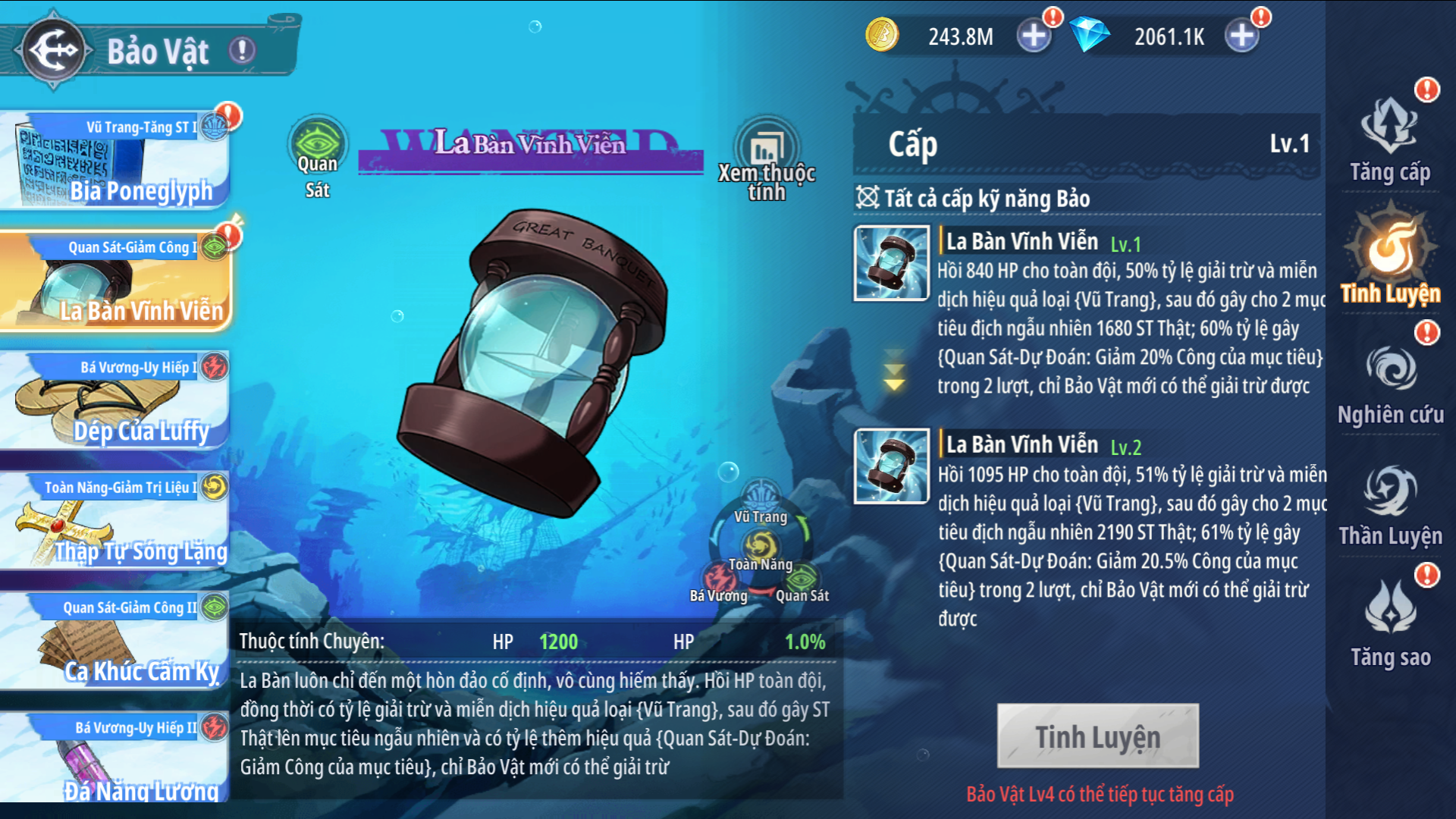Add more gold coins with plus button

click(x=1034, y=36)
